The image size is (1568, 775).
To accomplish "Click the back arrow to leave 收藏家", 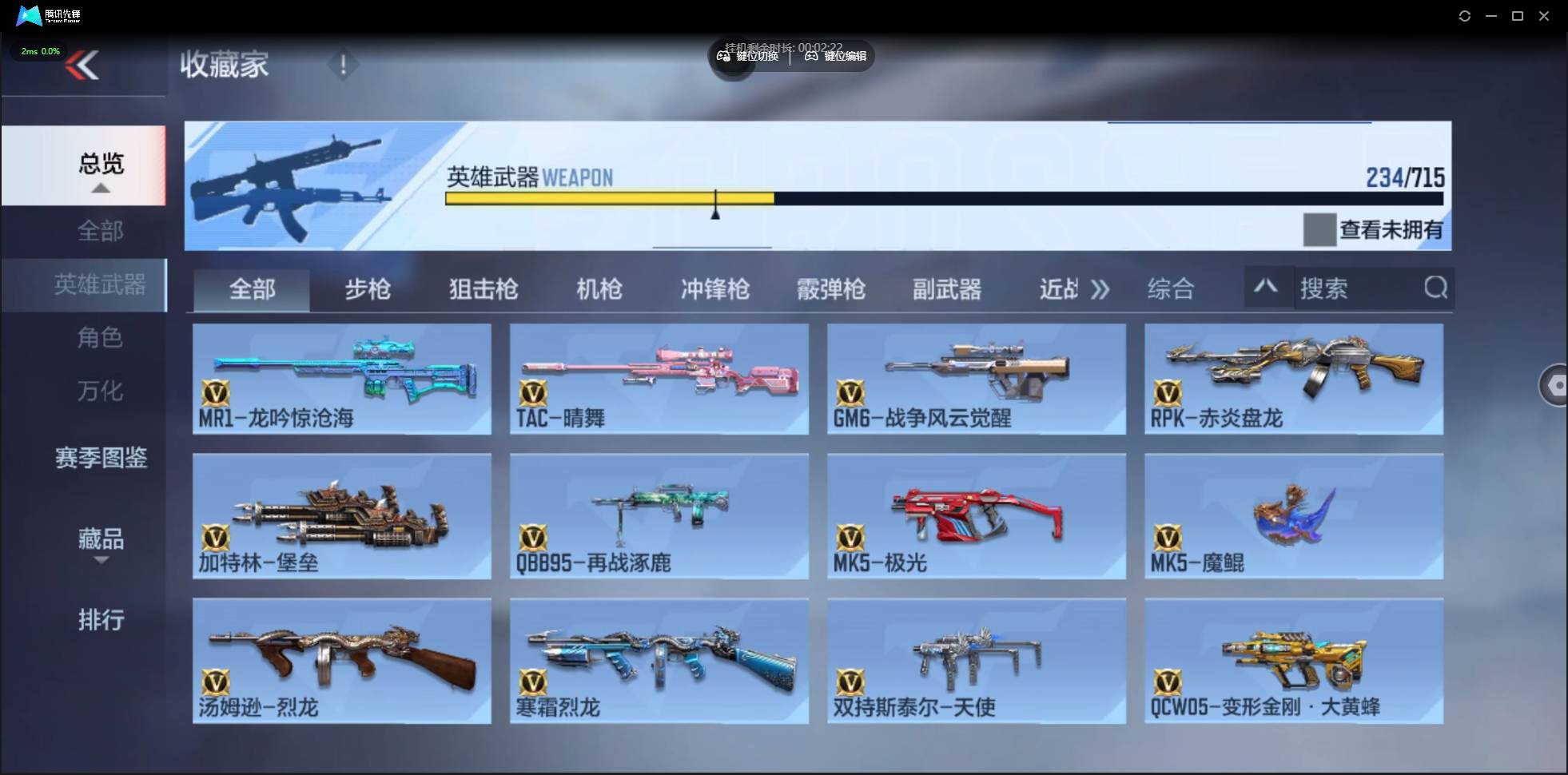I will pos(82,66).
